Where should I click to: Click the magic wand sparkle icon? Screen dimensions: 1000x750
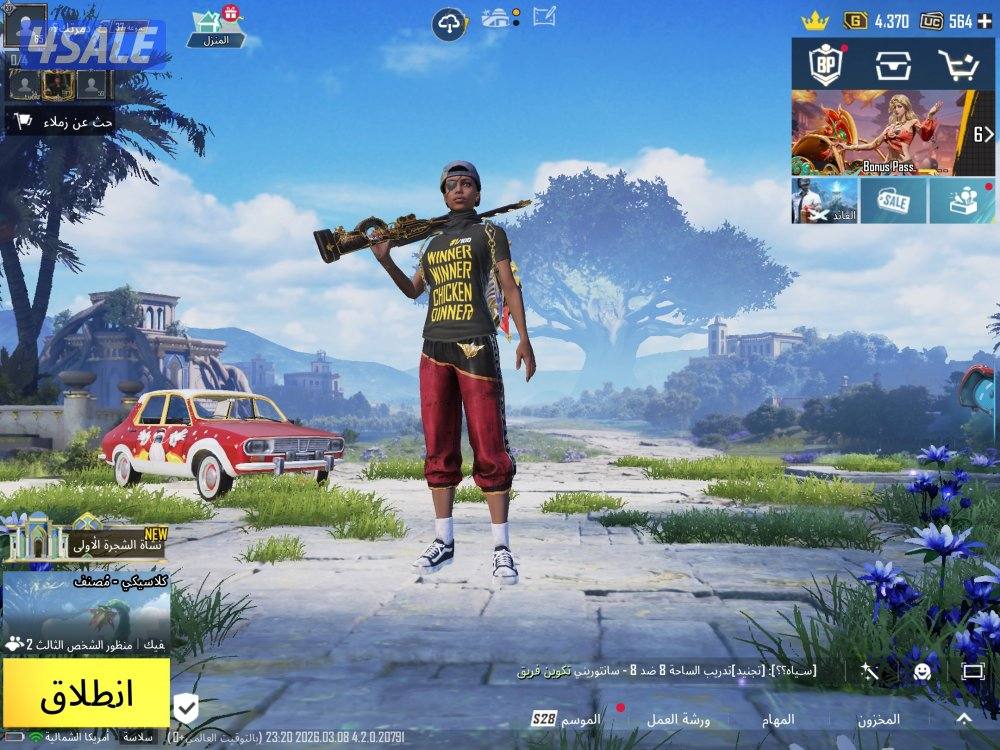[x=871, y=671]
